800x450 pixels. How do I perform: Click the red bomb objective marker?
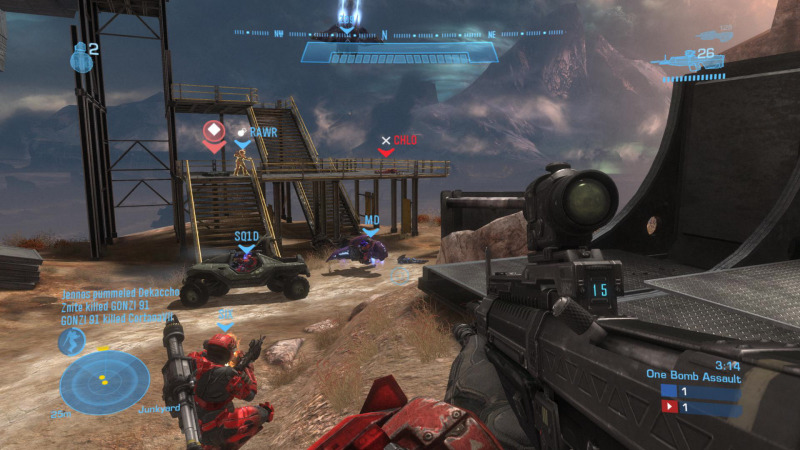(213, 133)
